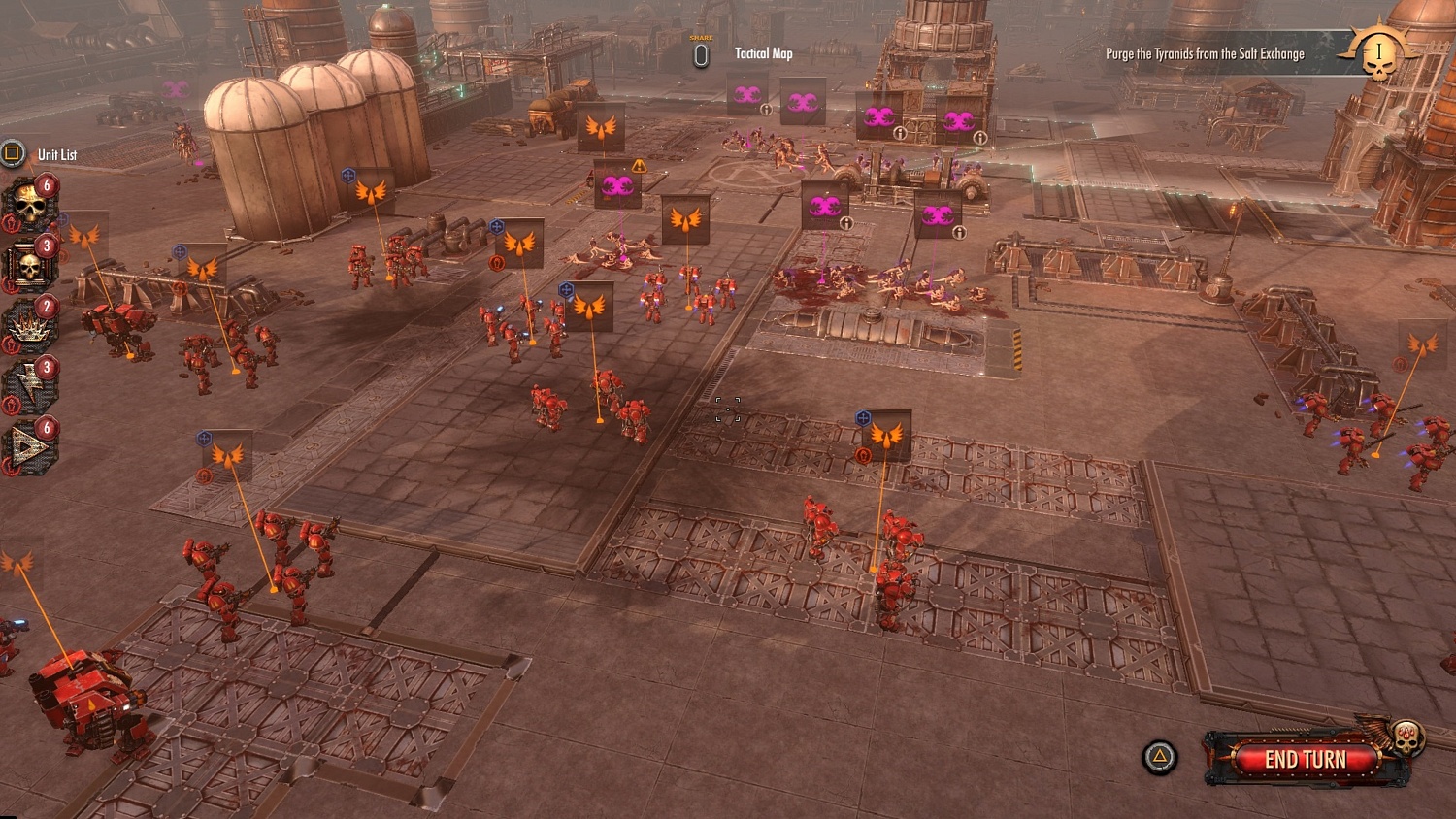Click the yellow warning triangle on the Tyranid banner
The width and height of the screenshot is (1456, 819).
tap(639, 165)
